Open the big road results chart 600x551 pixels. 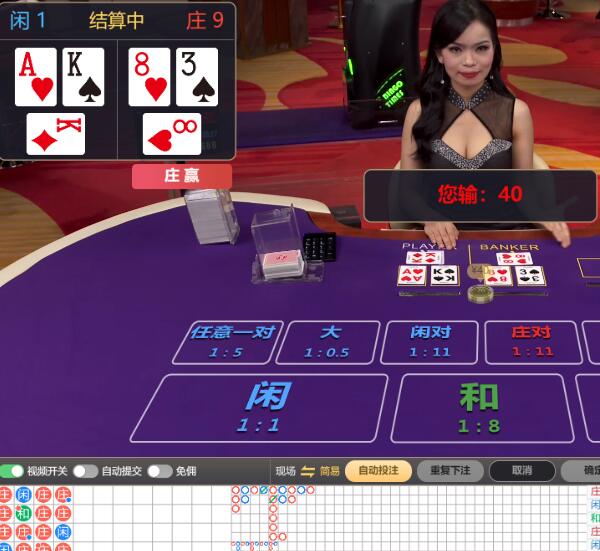pyautogui.click(x=400, y=517)
